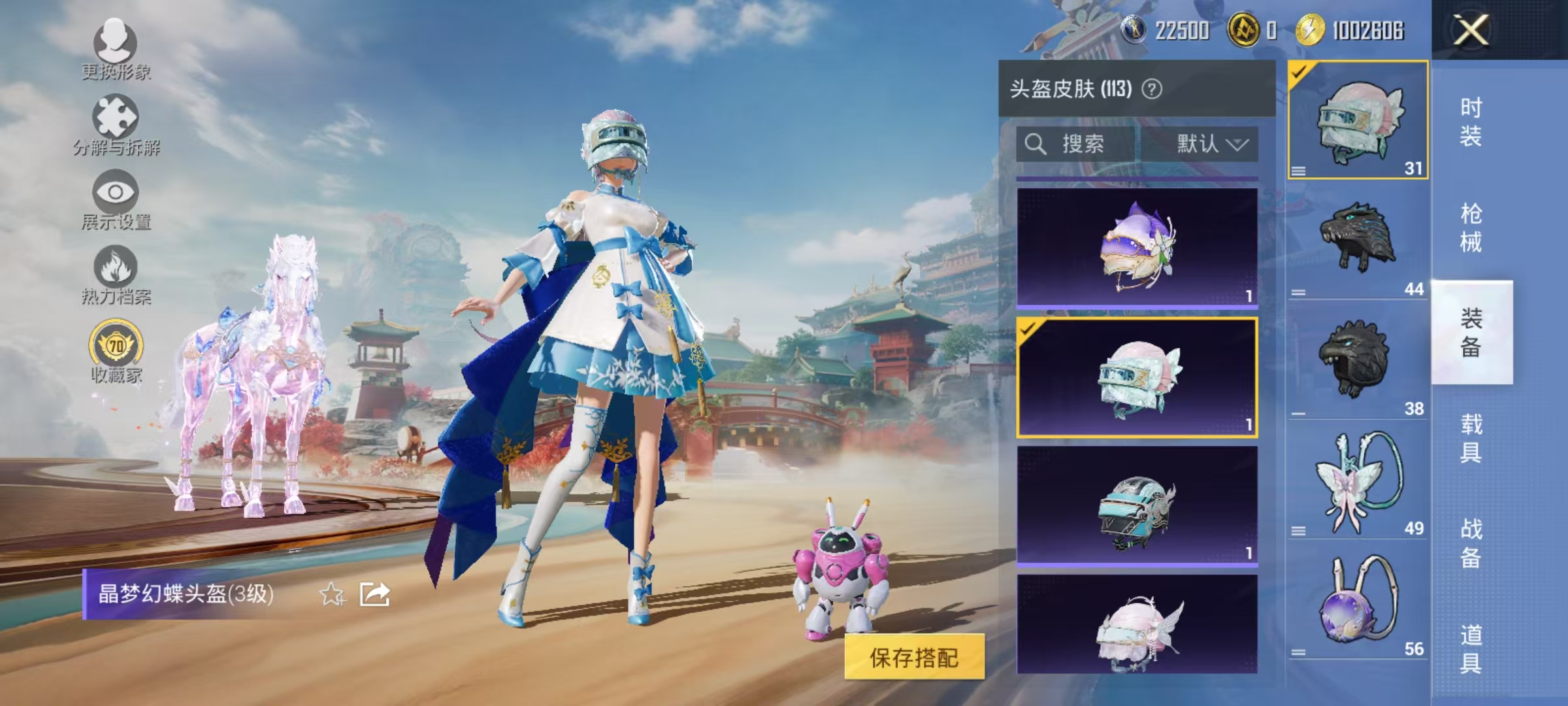Viewport: 1568px width, 706px height.
Task: Tap the 22500 gold coin balance
Action: [x=1183, y=29]
